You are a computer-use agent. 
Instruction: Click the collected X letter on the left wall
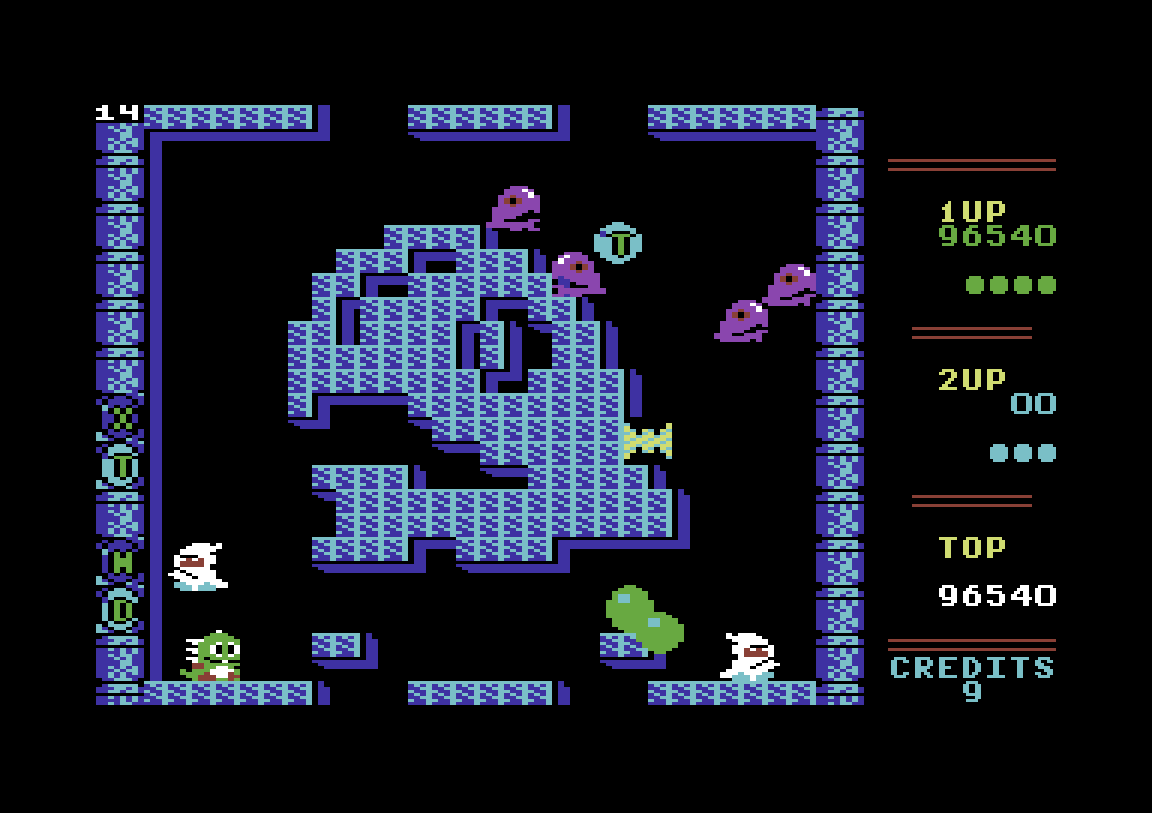[x=121, y=418]
